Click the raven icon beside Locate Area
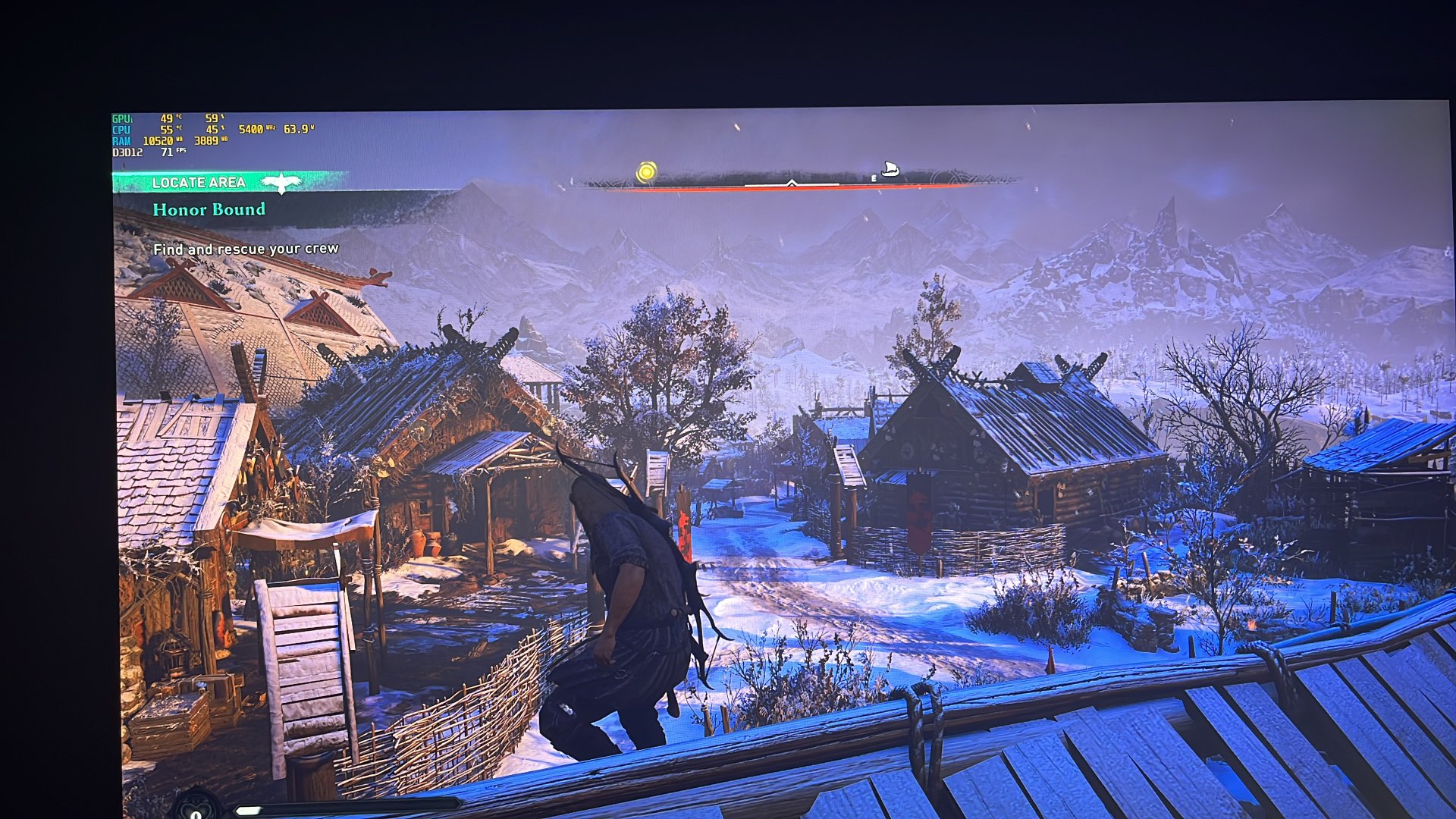 [281, 183]
